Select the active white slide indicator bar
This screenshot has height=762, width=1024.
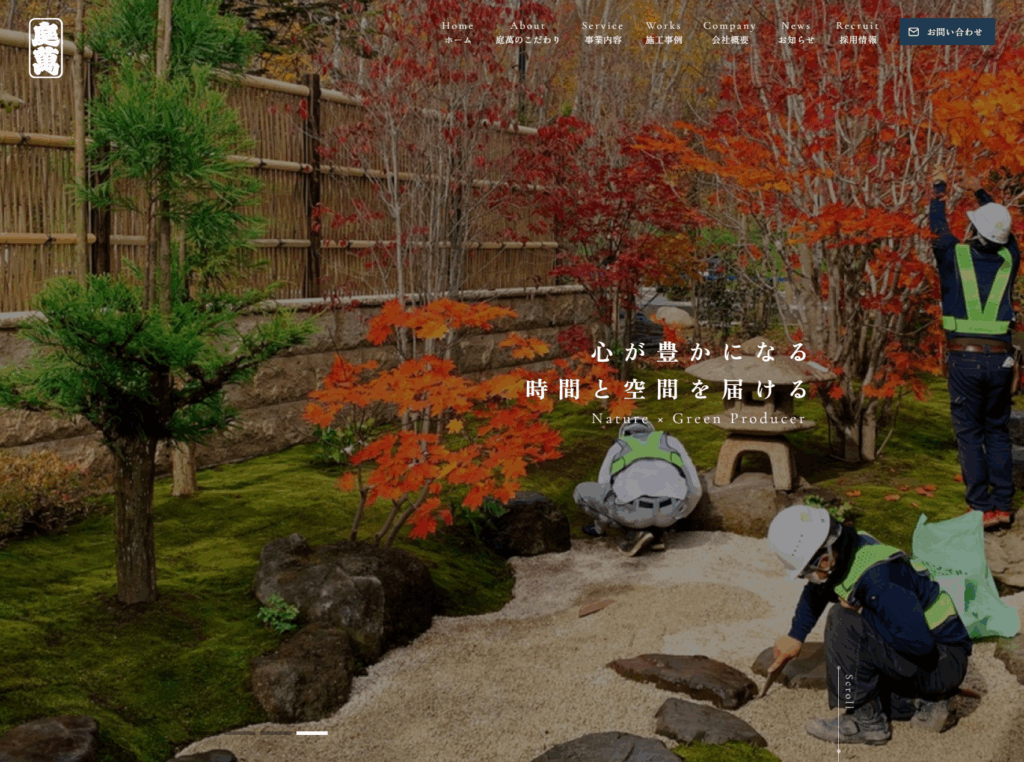click(x=312, y=733)
